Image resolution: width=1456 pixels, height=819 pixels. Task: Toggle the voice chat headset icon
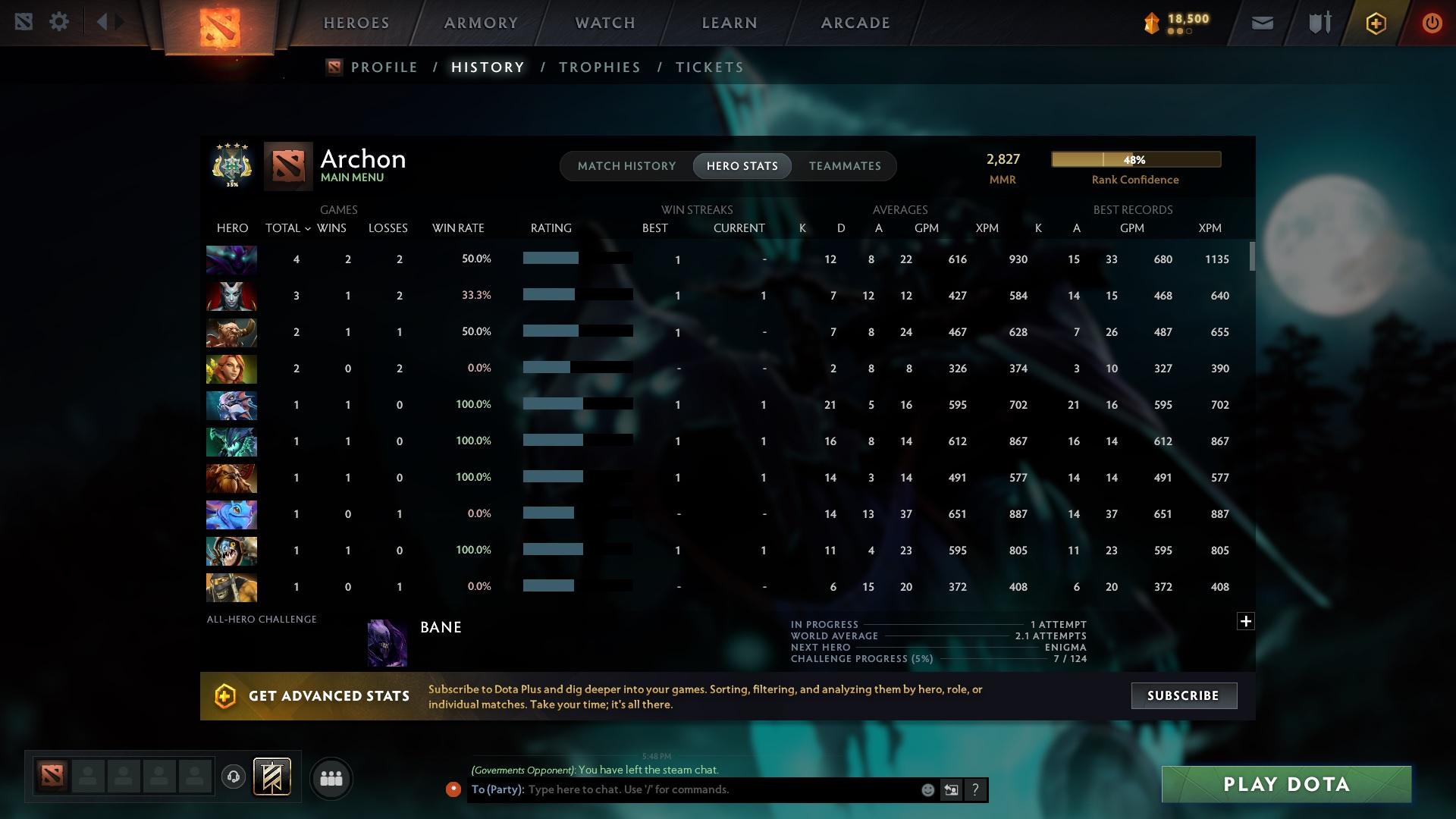click(x=233, y=778)
